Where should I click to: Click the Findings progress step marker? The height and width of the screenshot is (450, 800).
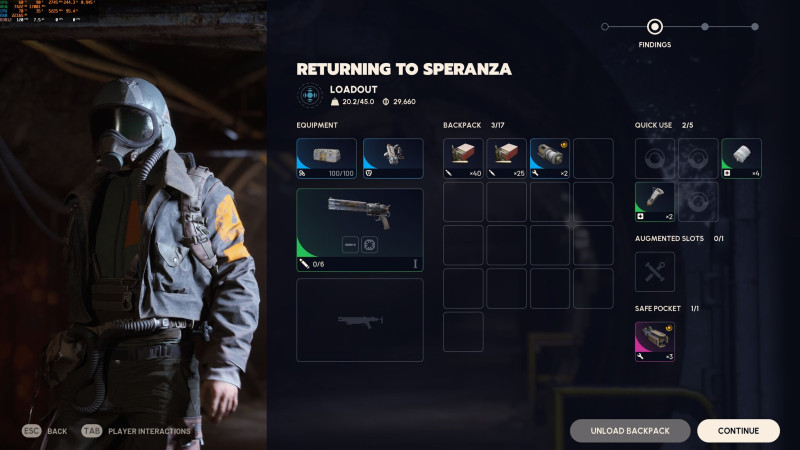[655, 27]
